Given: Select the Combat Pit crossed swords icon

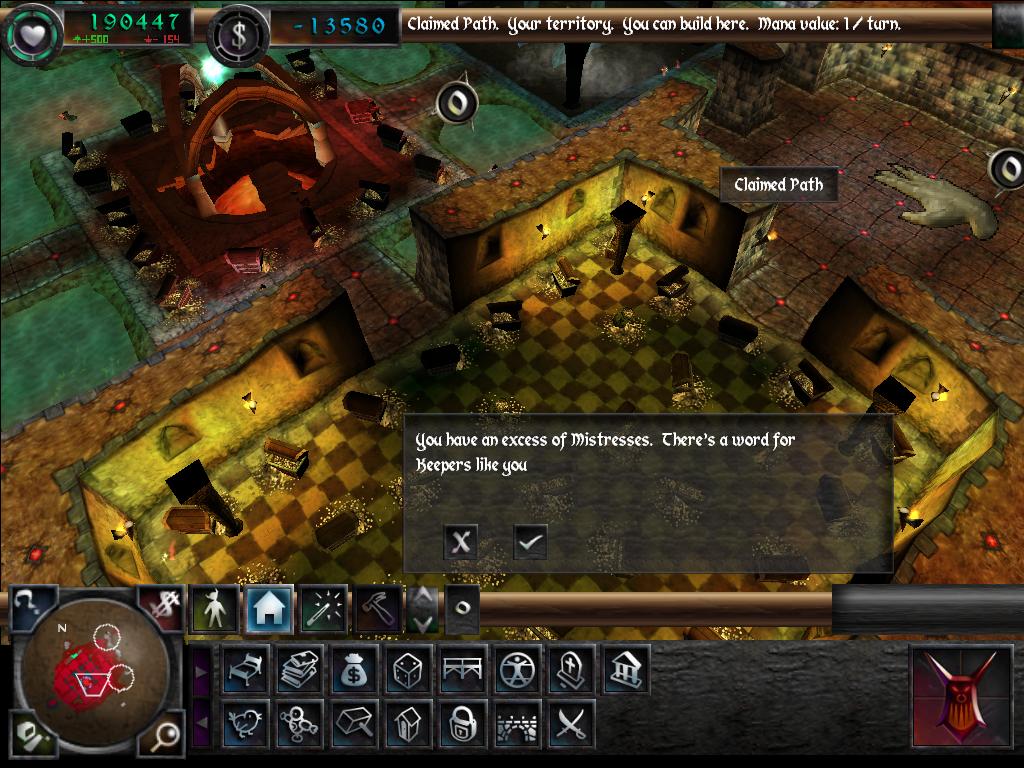Looking at the screenshot, I should [x=572, y=723].
